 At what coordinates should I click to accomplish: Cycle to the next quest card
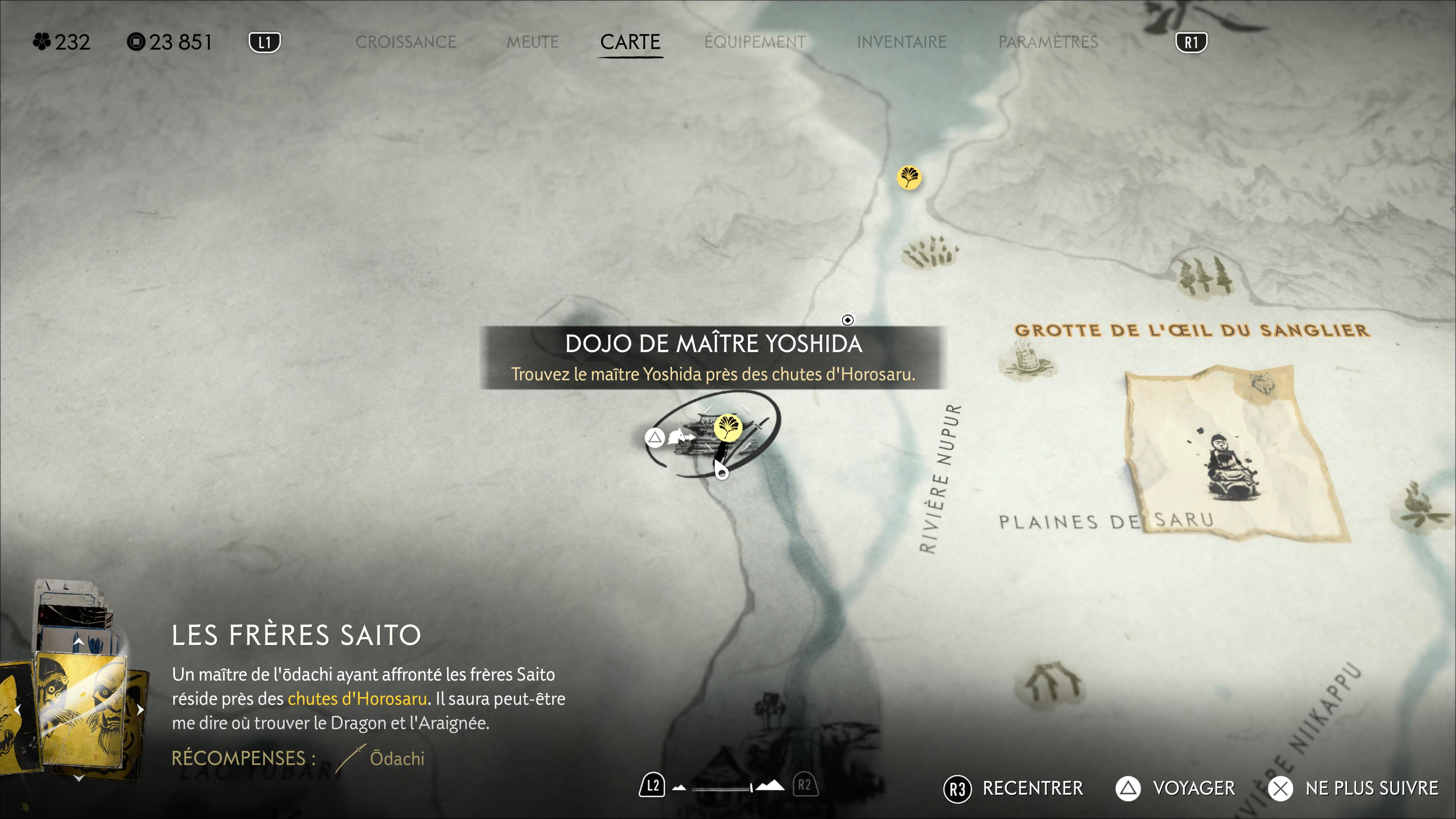[140, 709]
